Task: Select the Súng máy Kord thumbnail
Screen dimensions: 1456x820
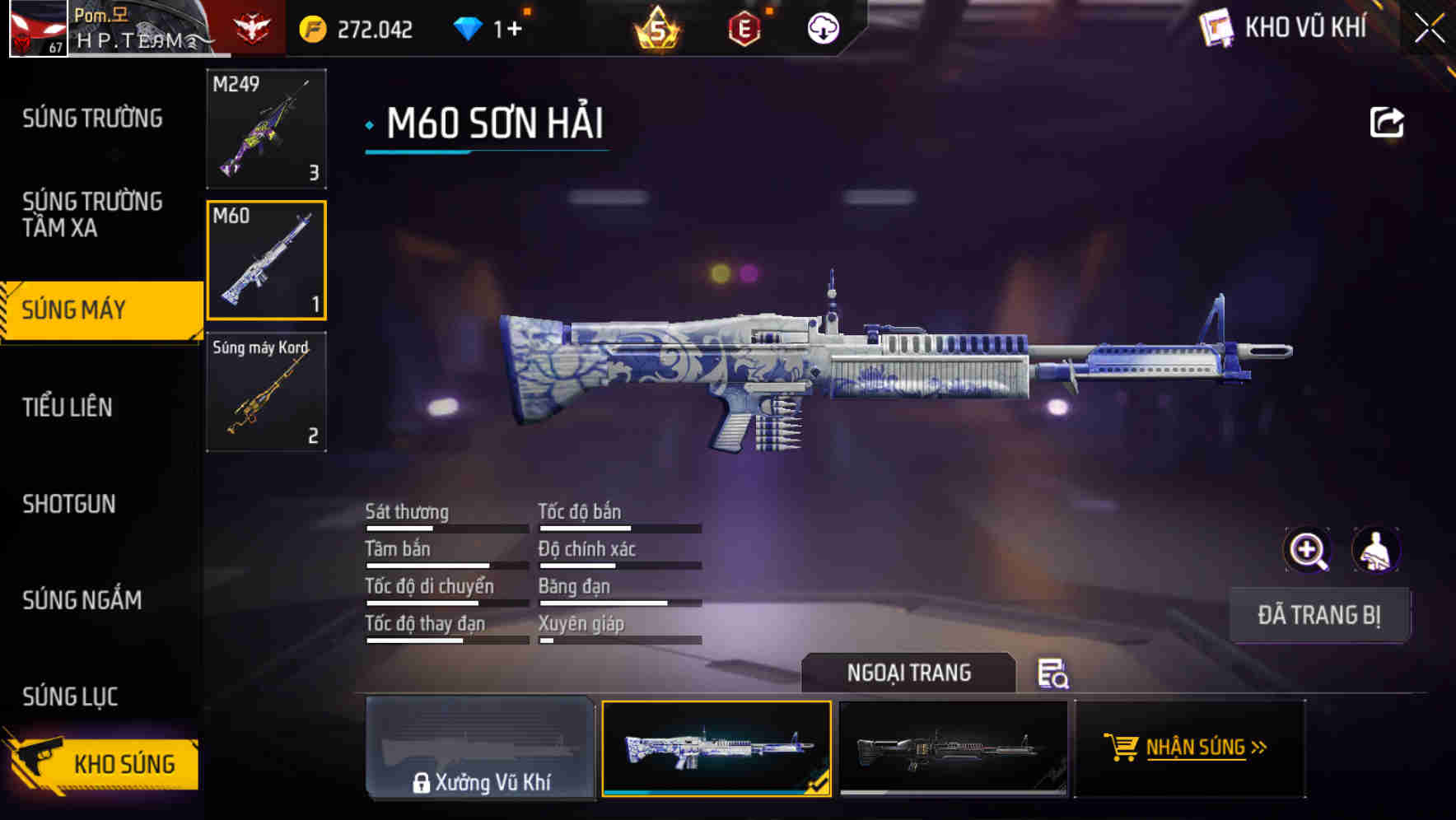Action: point(265,393)
